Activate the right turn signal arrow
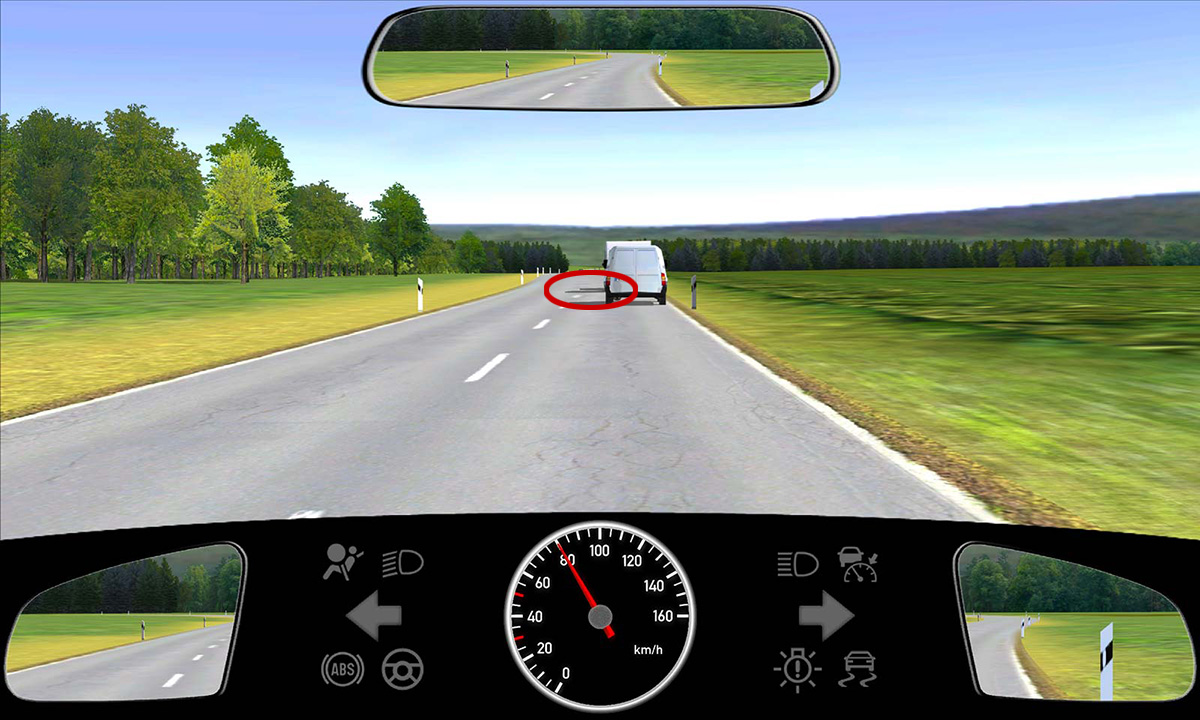 [x=825, y=616]
